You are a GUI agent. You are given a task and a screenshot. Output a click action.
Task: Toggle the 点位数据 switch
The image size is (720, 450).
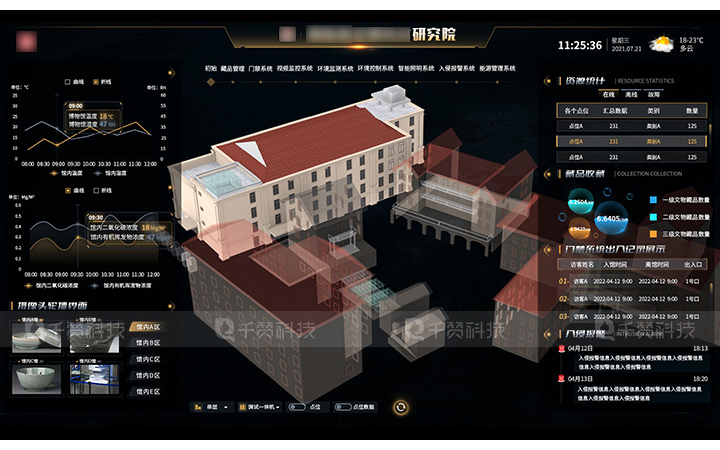pyautogui.click(x=342, y=407)
